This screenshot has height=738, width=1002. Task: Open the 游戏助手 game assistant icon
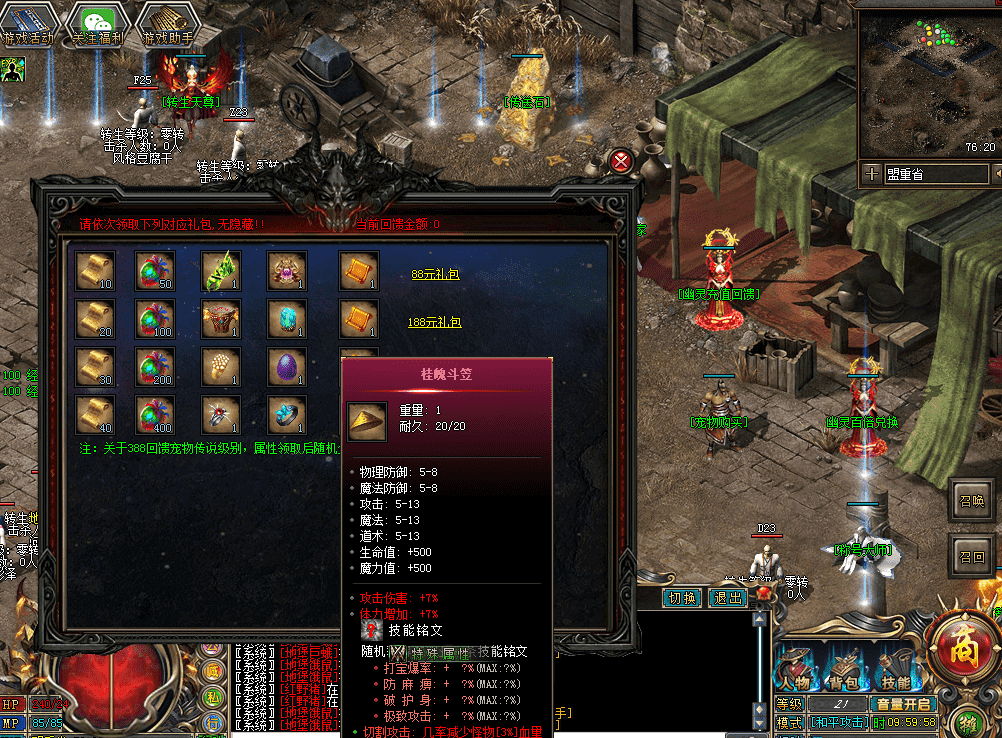coord(167,24)
